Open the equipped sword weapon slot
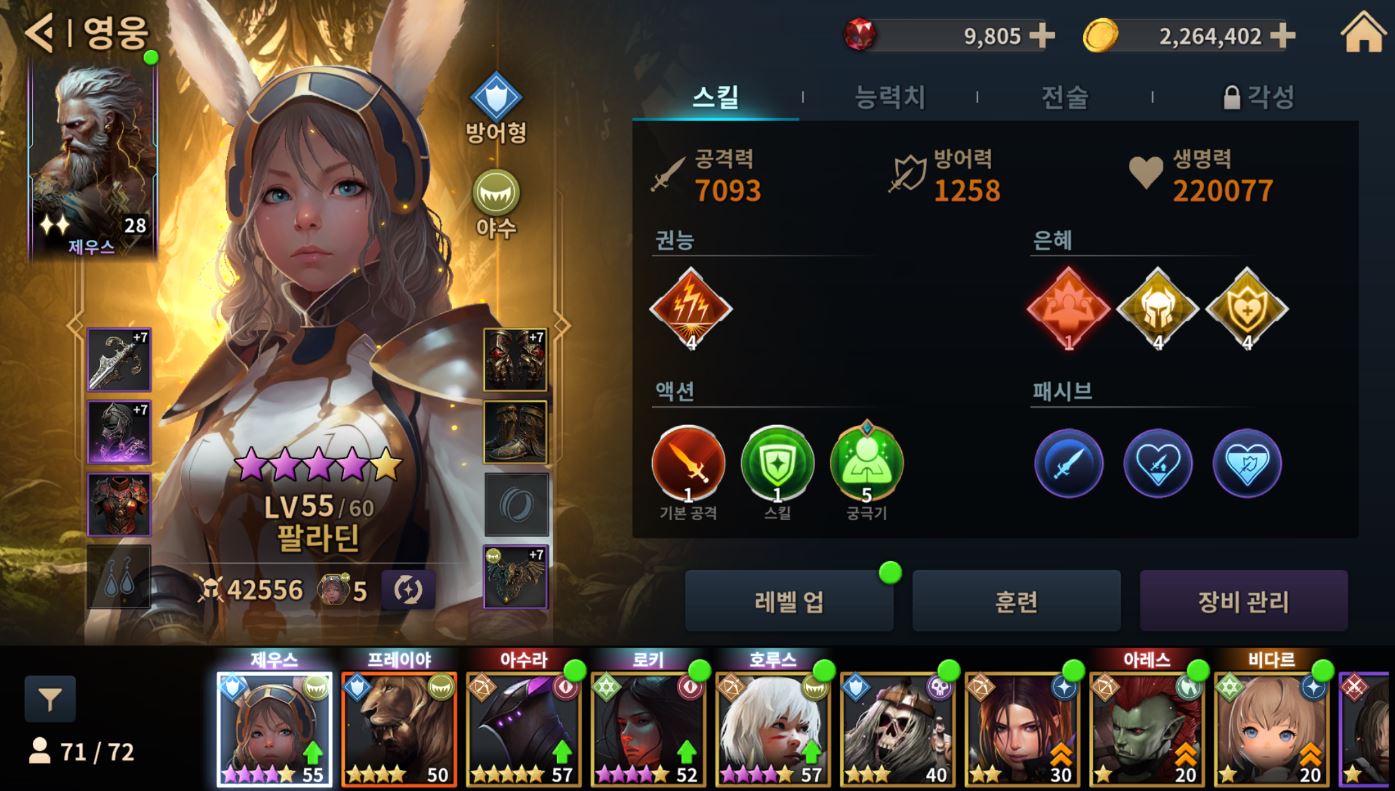Image resolution: width=1395 pixels, height=791 pixels. (x=119, y=359)
